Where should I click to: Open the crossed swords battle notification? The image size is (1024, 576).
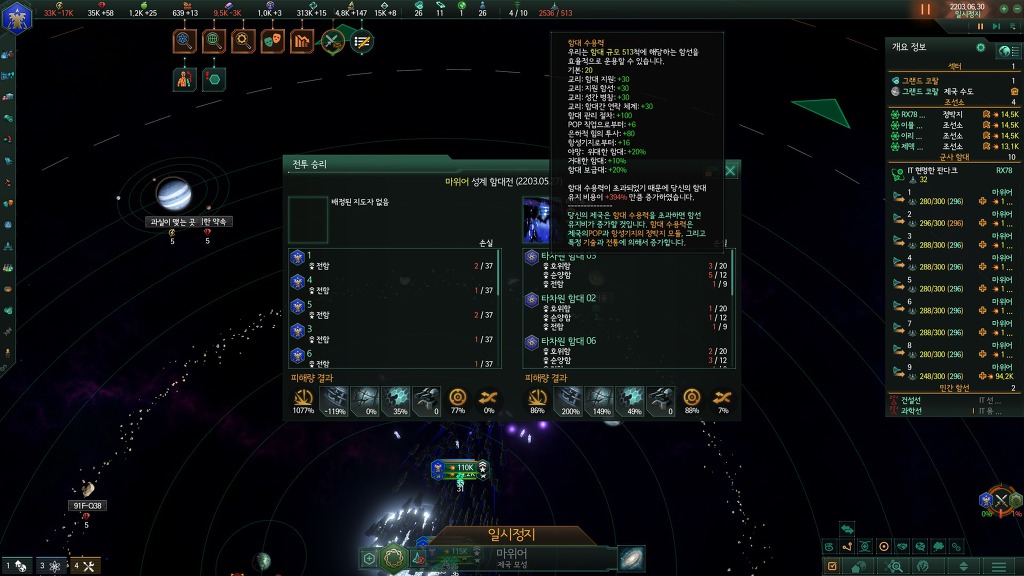click(332, 41)
